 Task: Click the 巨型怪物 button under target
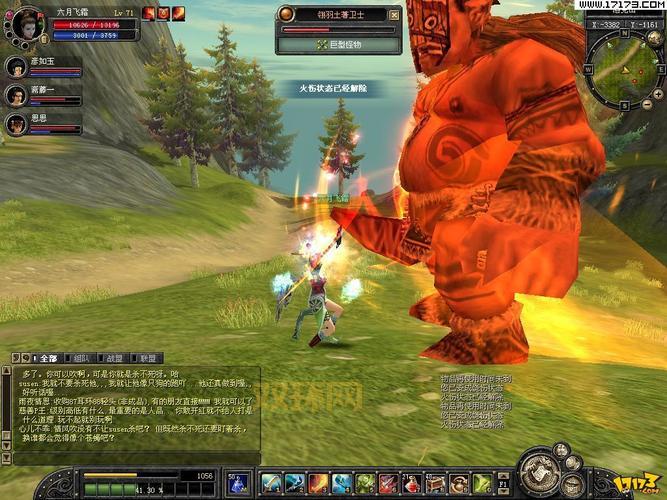pos(342,45)
